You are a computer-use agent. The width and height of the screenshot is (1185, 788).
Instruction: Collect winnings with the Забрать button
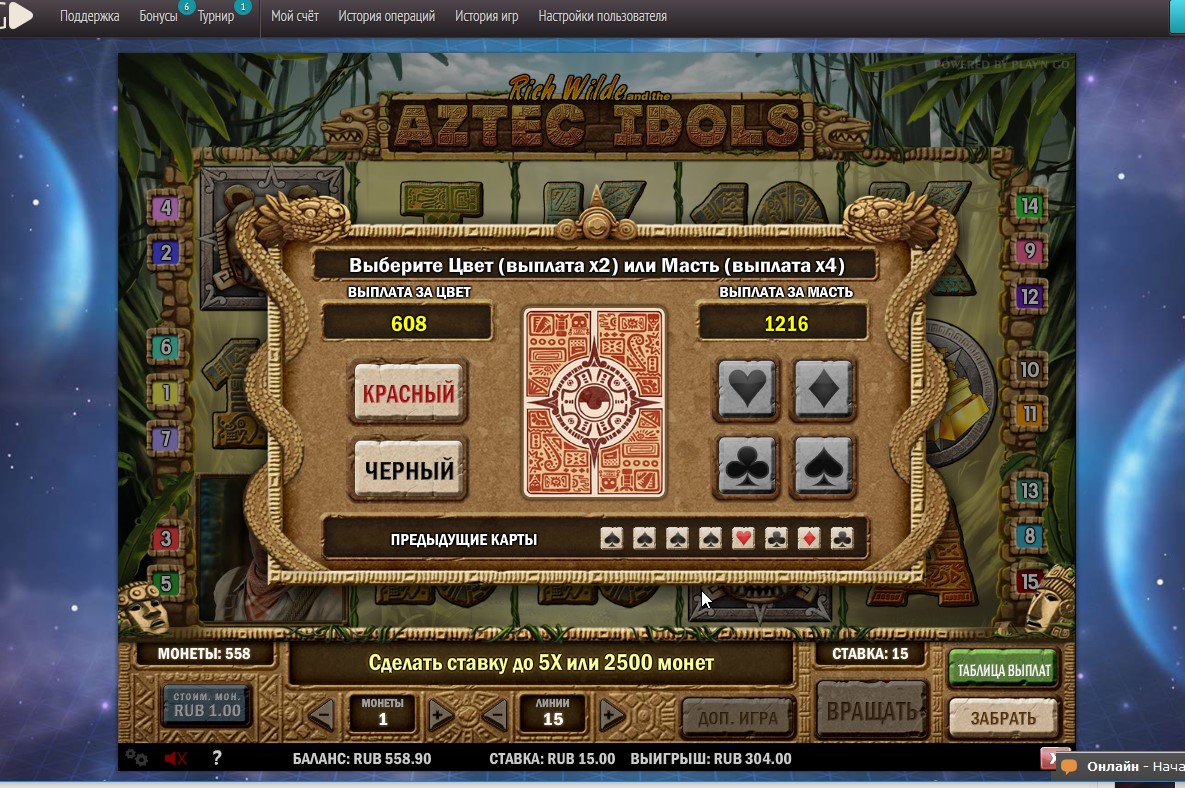click(1003, 718)
